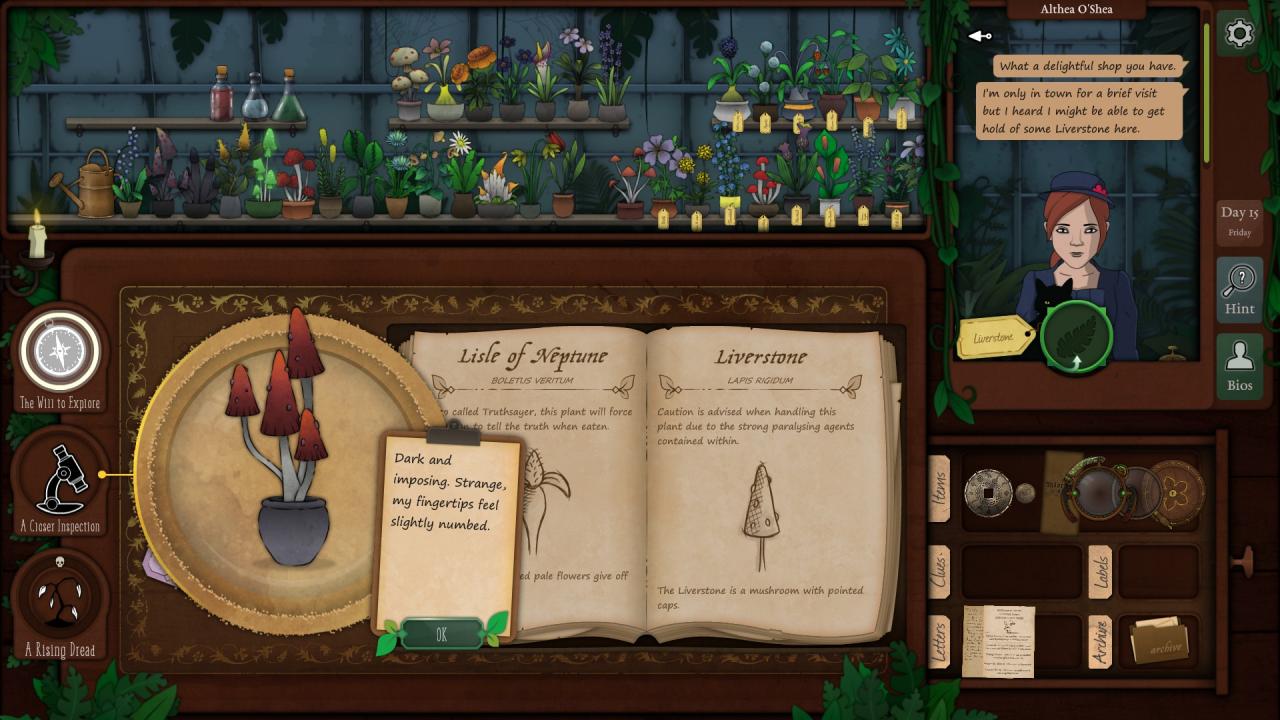The image size is (1280, 720).
Task: Ask for a Hint
Action: click(1239, 289)
